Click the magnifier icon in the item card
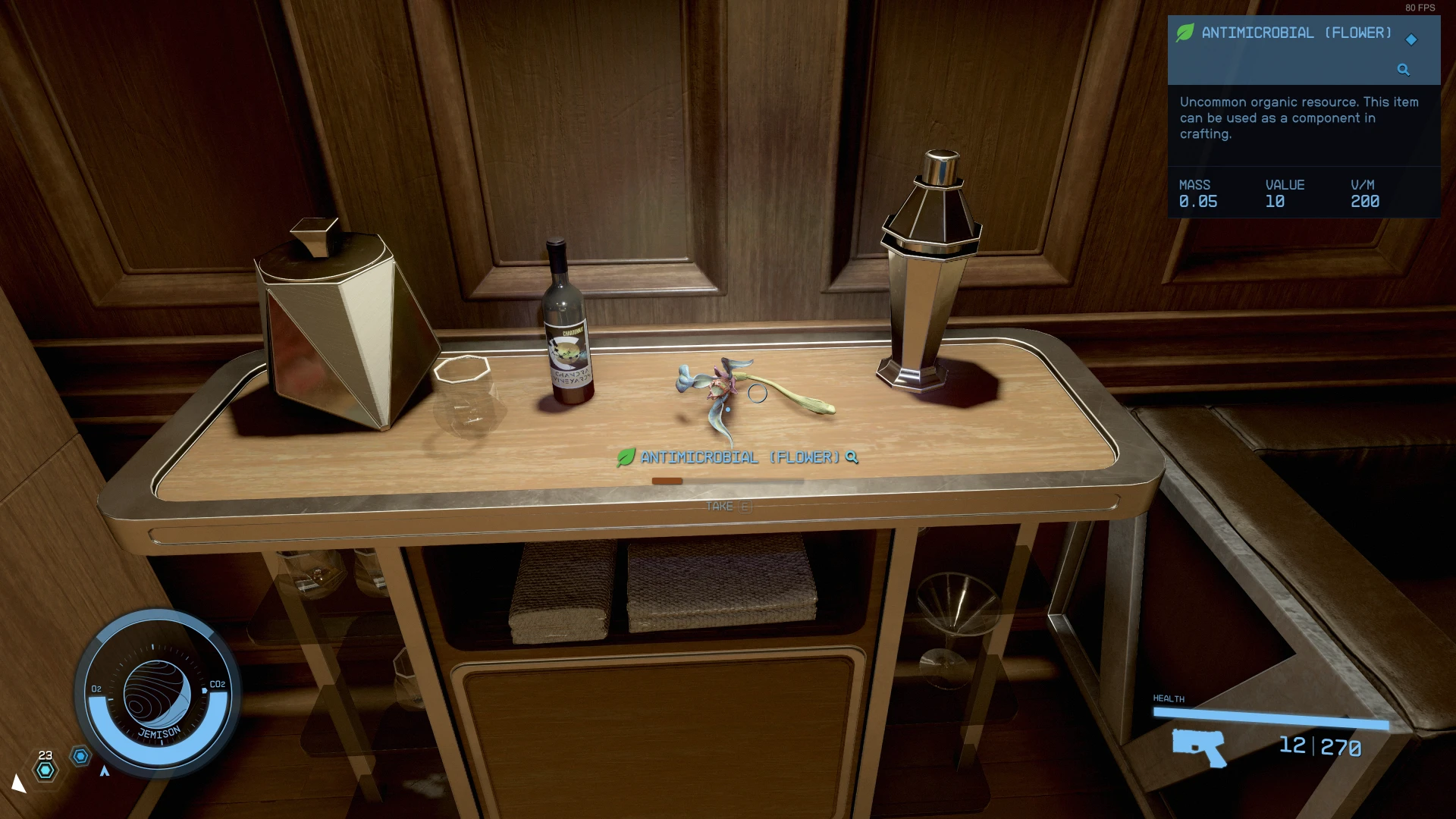Screen dimensions: 1456x819 1403,70
